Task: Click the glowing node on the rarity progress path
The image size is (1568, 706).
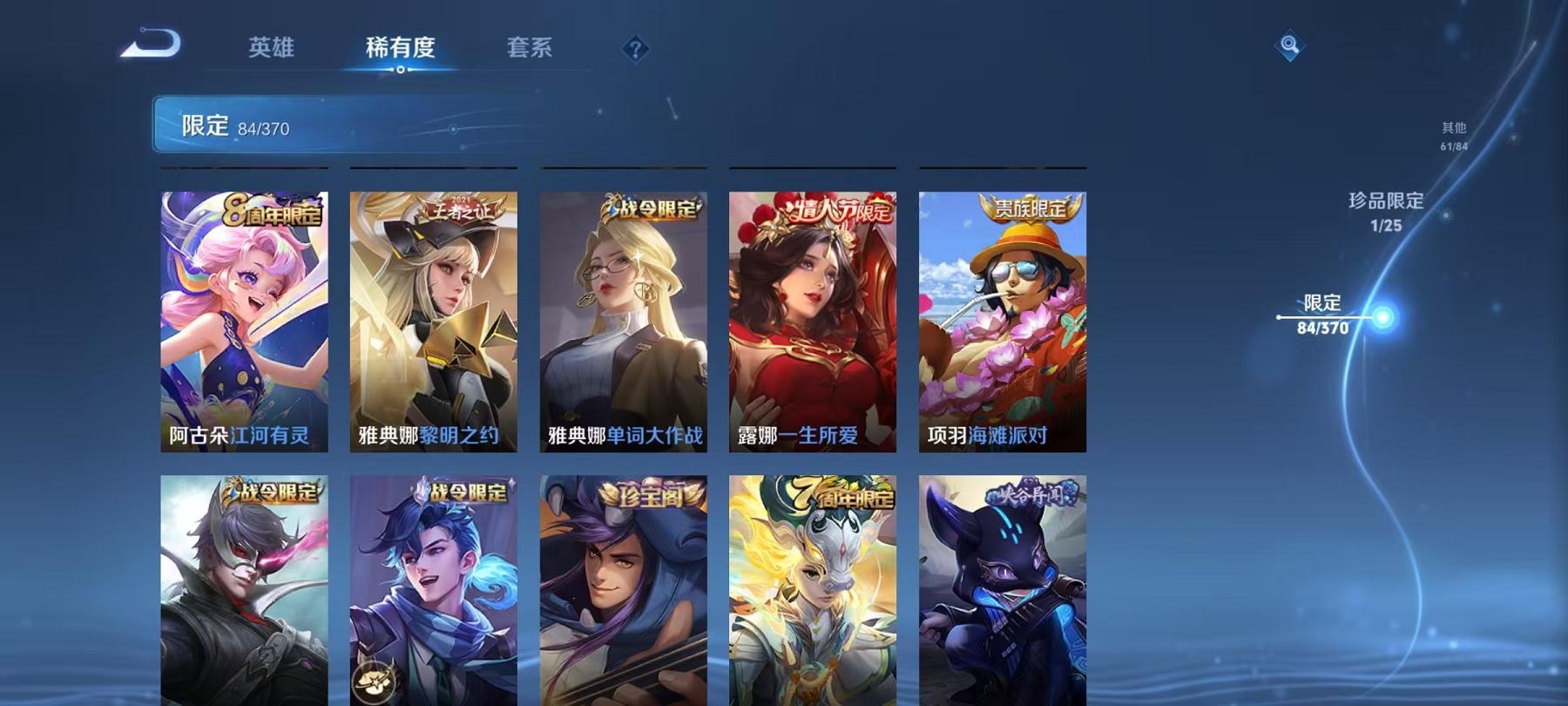Action: click(x=1382, y=319)
